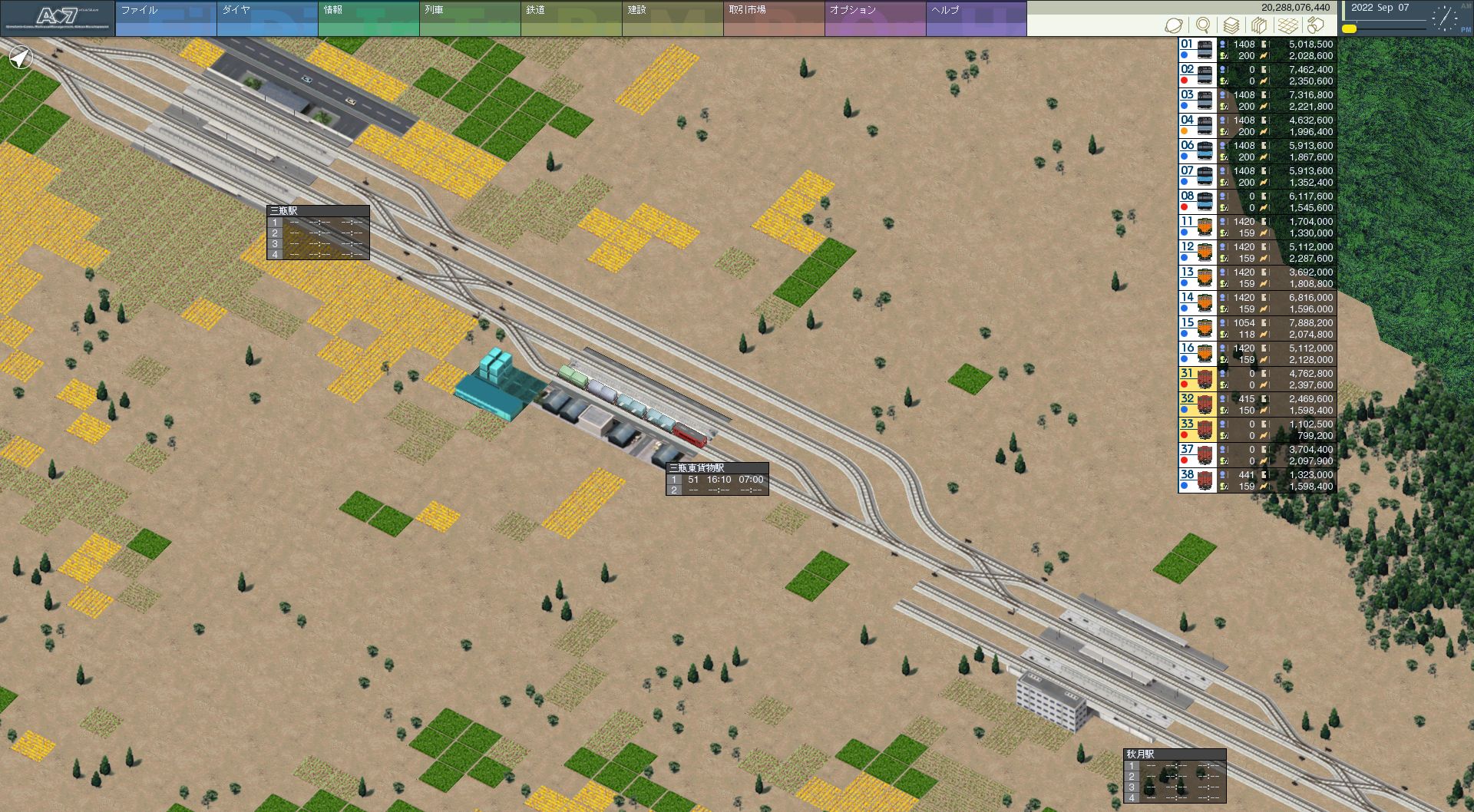
Task: Select orange train 11 in the list
Action: (x=1258, y=227)
